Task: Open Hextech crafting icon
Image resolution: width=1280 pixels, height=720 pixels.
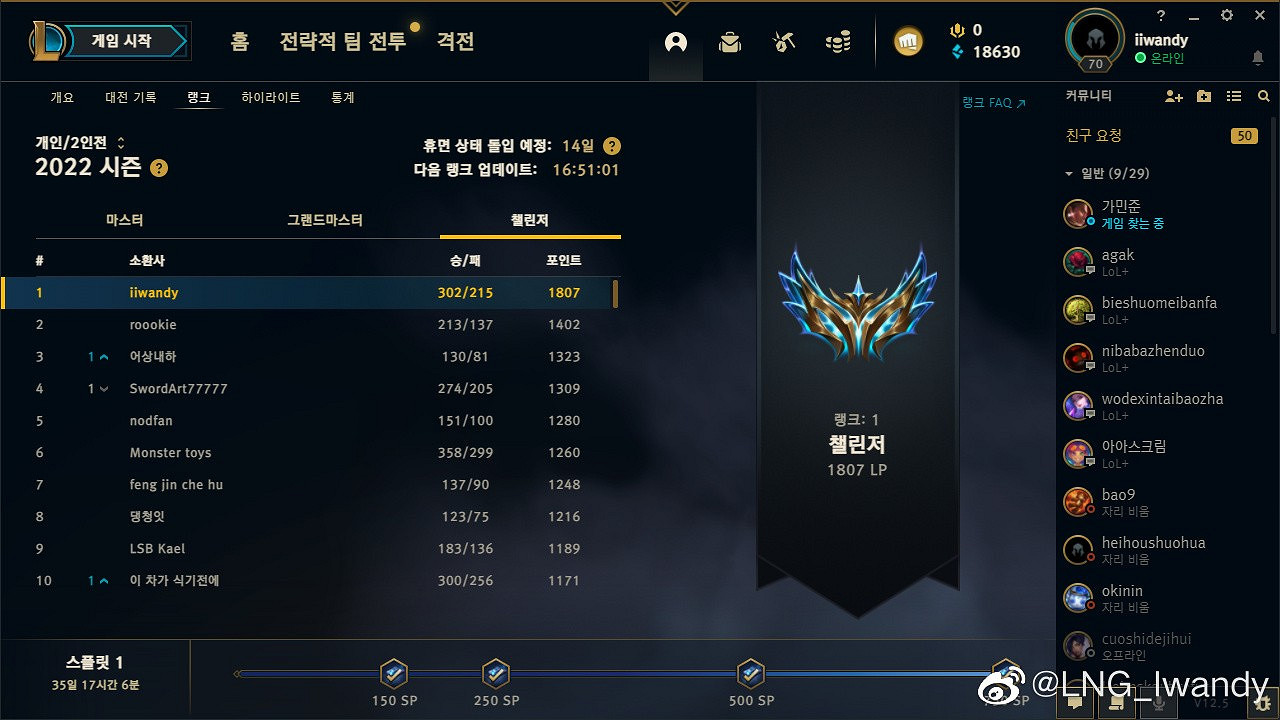Action: pos(784,42)
